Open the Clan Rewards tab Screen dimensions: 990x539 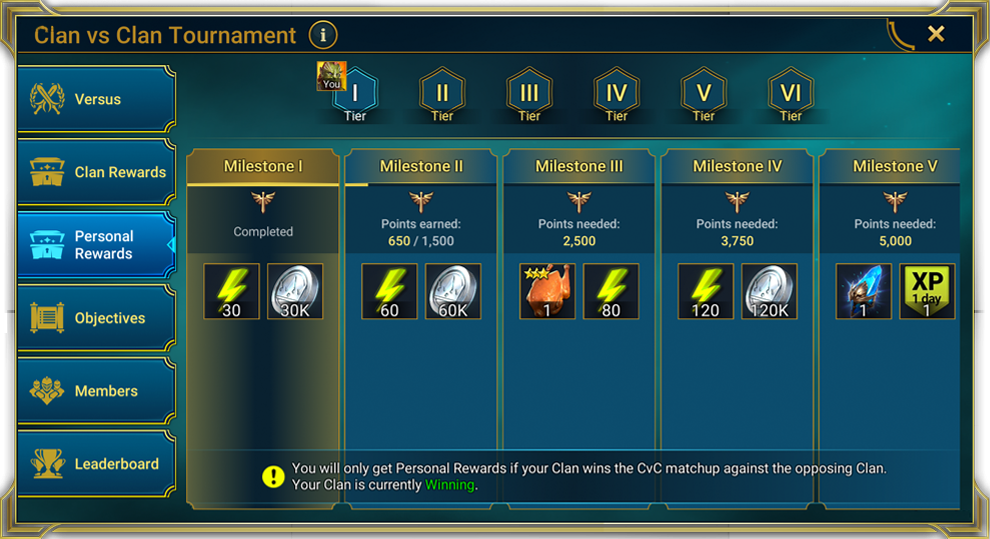pos(96,172)
